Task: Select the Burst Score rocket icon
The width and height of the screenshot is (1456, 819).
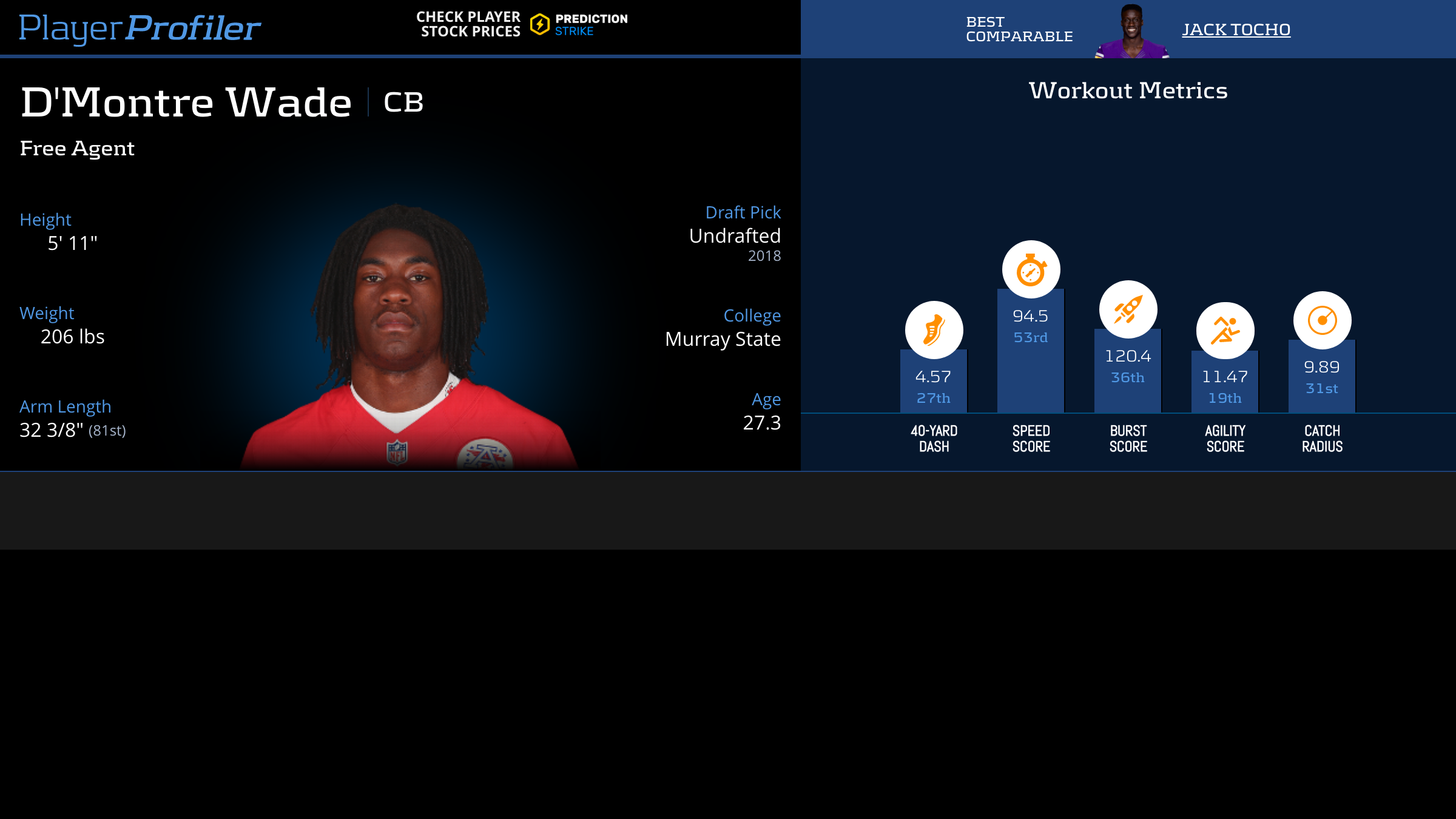Action: coord(1128,309)
